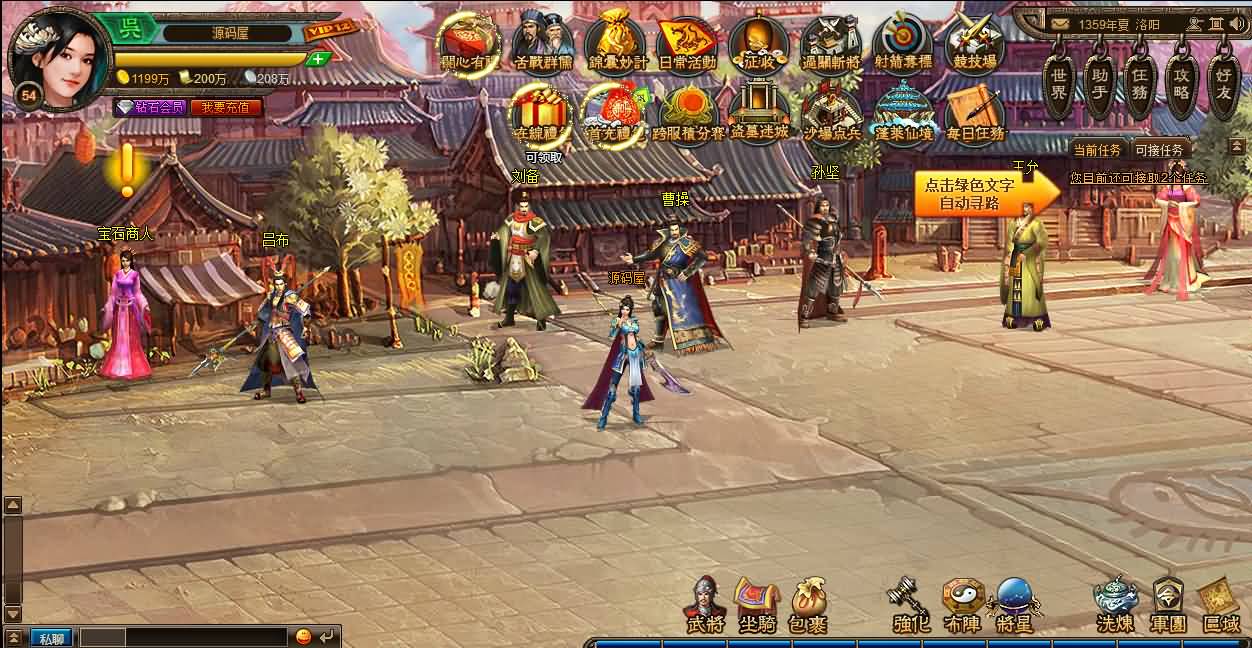Open the 日常活動 daily activities icon
This screenshot has height=648, width=1252.
tap(686, 44)
